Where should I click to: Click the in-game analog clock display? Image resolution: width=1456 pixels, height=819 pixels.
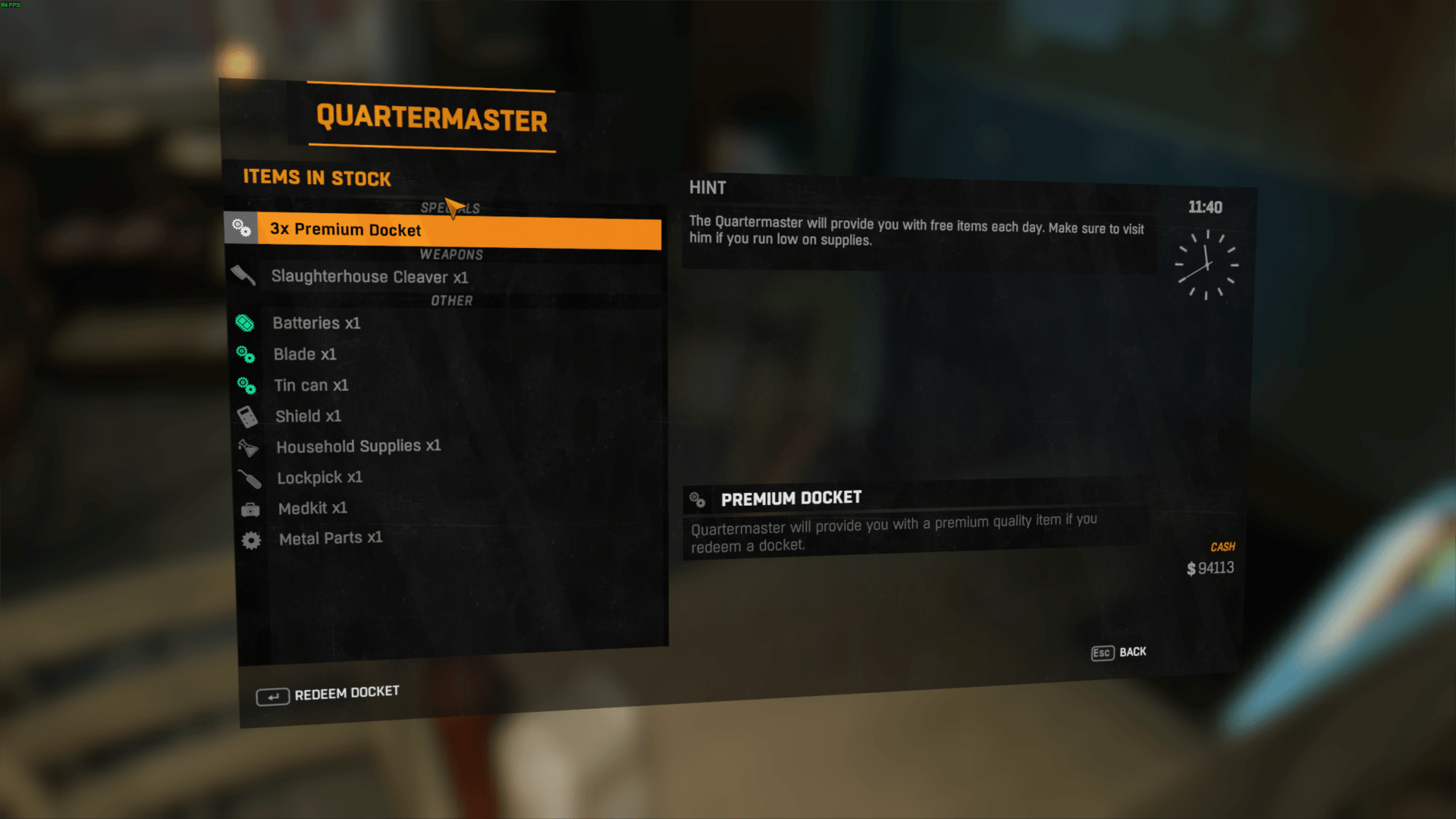pyautogui.click(x=1207, y=264)
